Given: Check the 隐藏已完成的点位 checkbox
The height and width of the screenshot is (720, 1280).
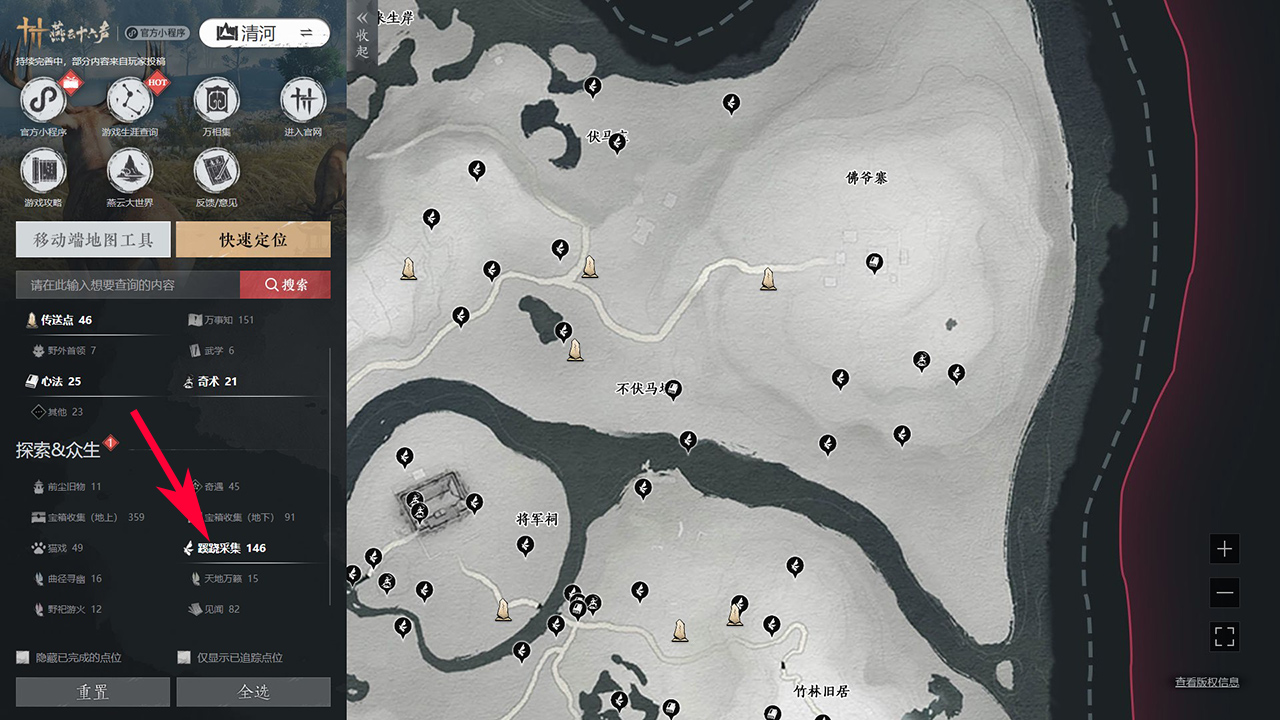Looking at the screenshot, I should (x=23, y=658).
